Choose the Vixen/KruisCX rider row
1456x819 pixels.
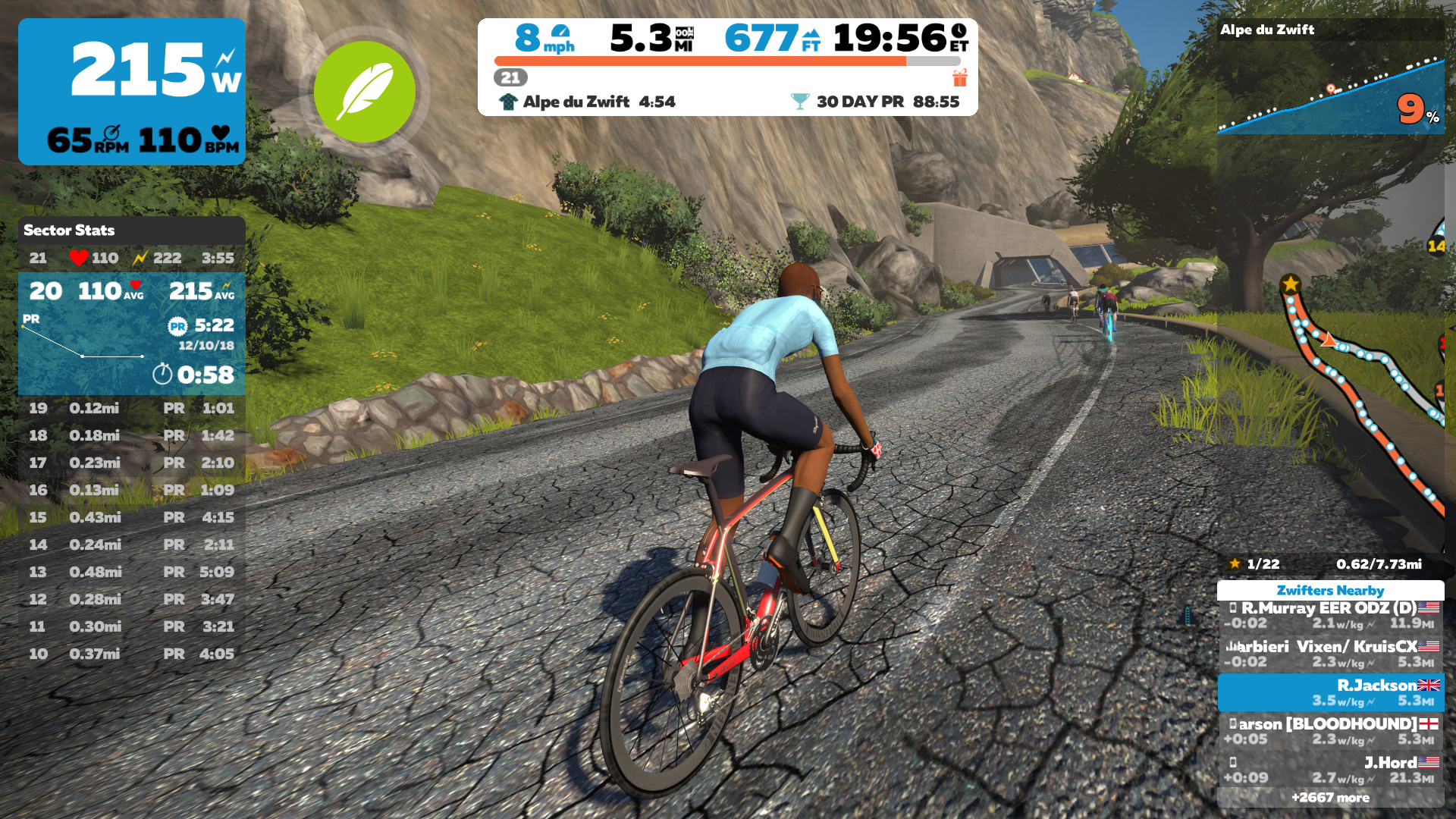[x=1330, y=654]
